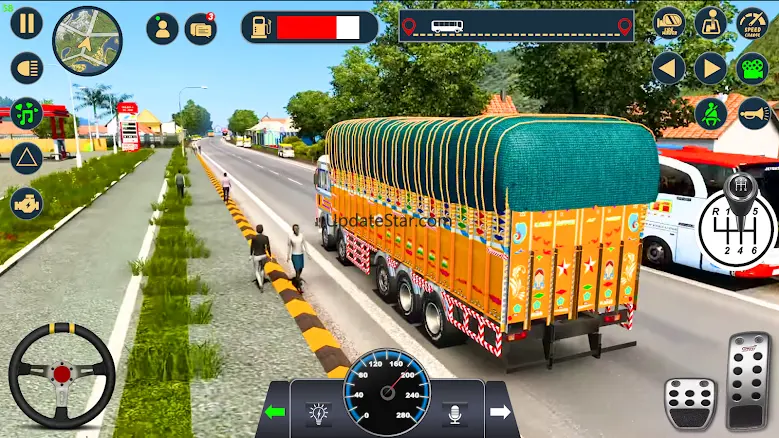Toggle the side mirror button

pyautogui.click(x=669, y=23)
